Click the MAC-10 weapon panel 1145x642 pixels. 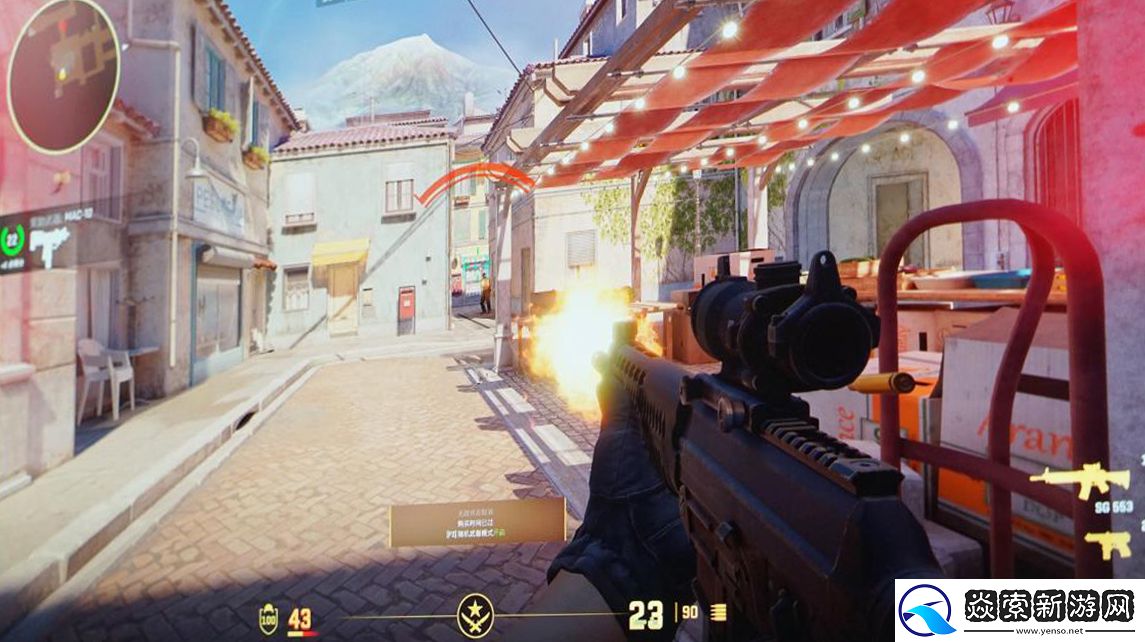(x=45, y=240)
